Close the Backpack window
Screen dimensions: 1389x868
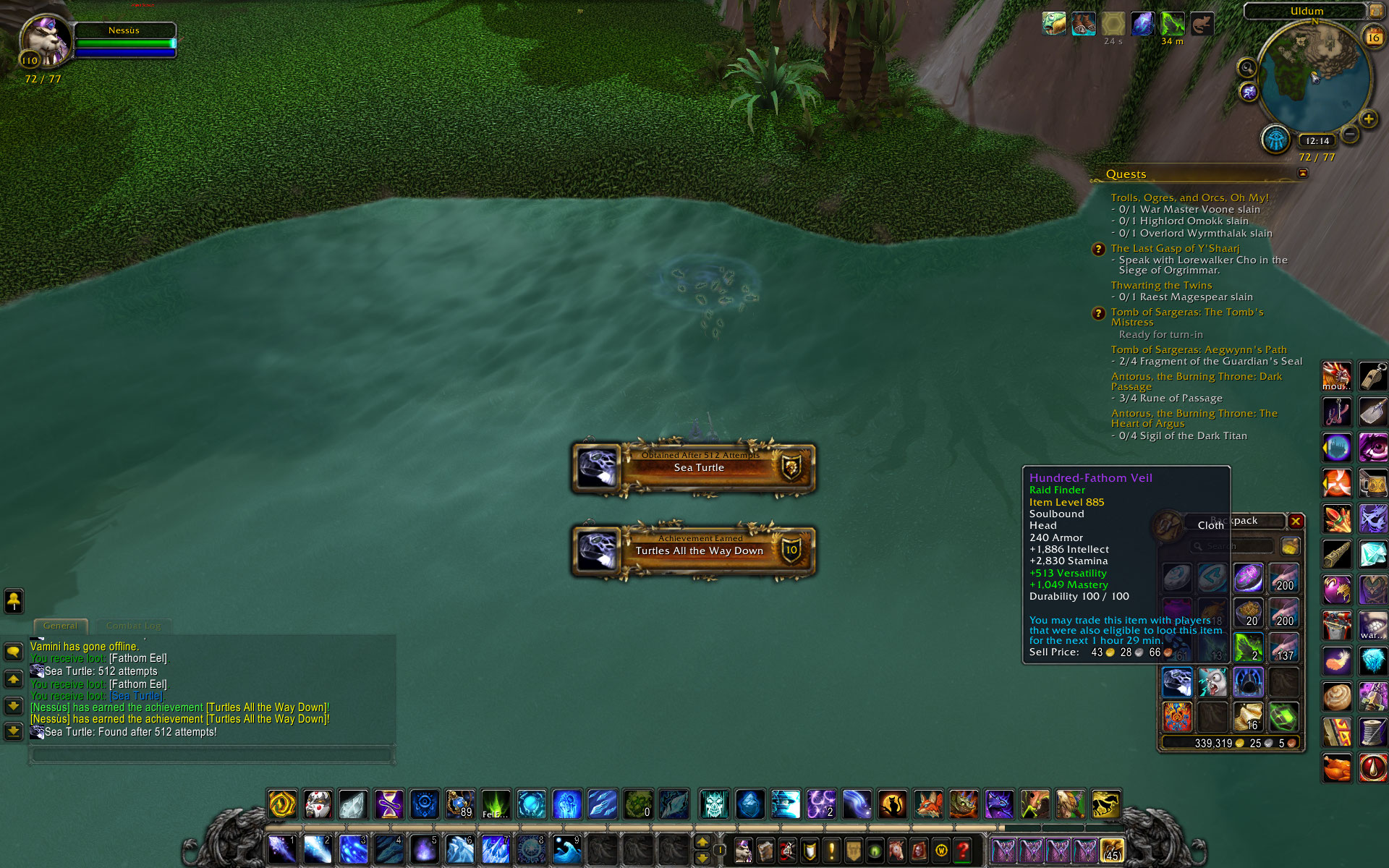click(x=1296, y=522)
